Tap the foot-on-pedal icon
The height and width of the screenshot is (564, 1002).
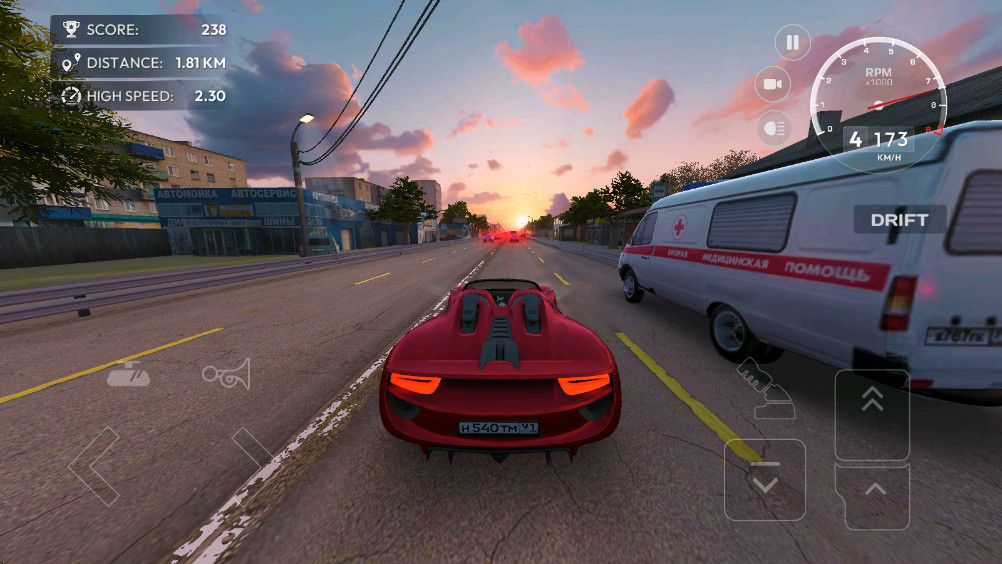coord(764,390)
